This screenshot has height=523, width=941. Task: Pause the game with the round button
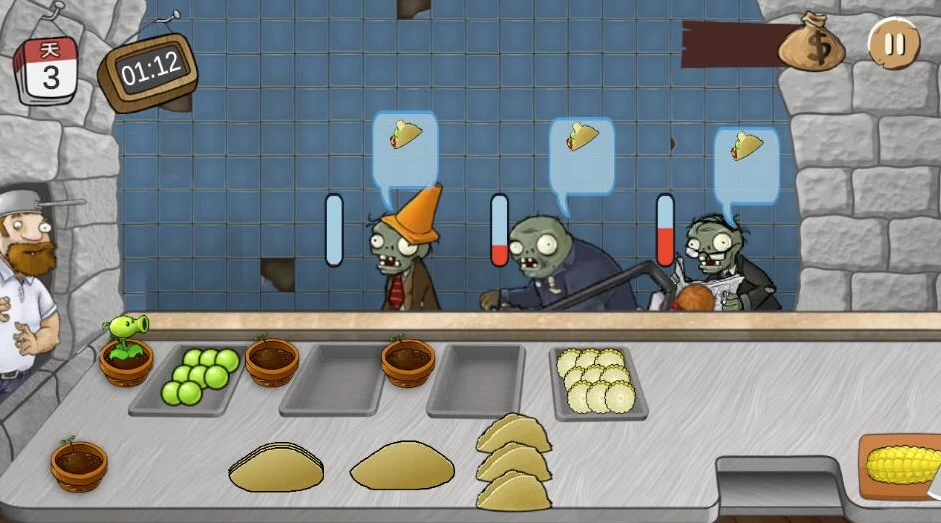[894, 44]
